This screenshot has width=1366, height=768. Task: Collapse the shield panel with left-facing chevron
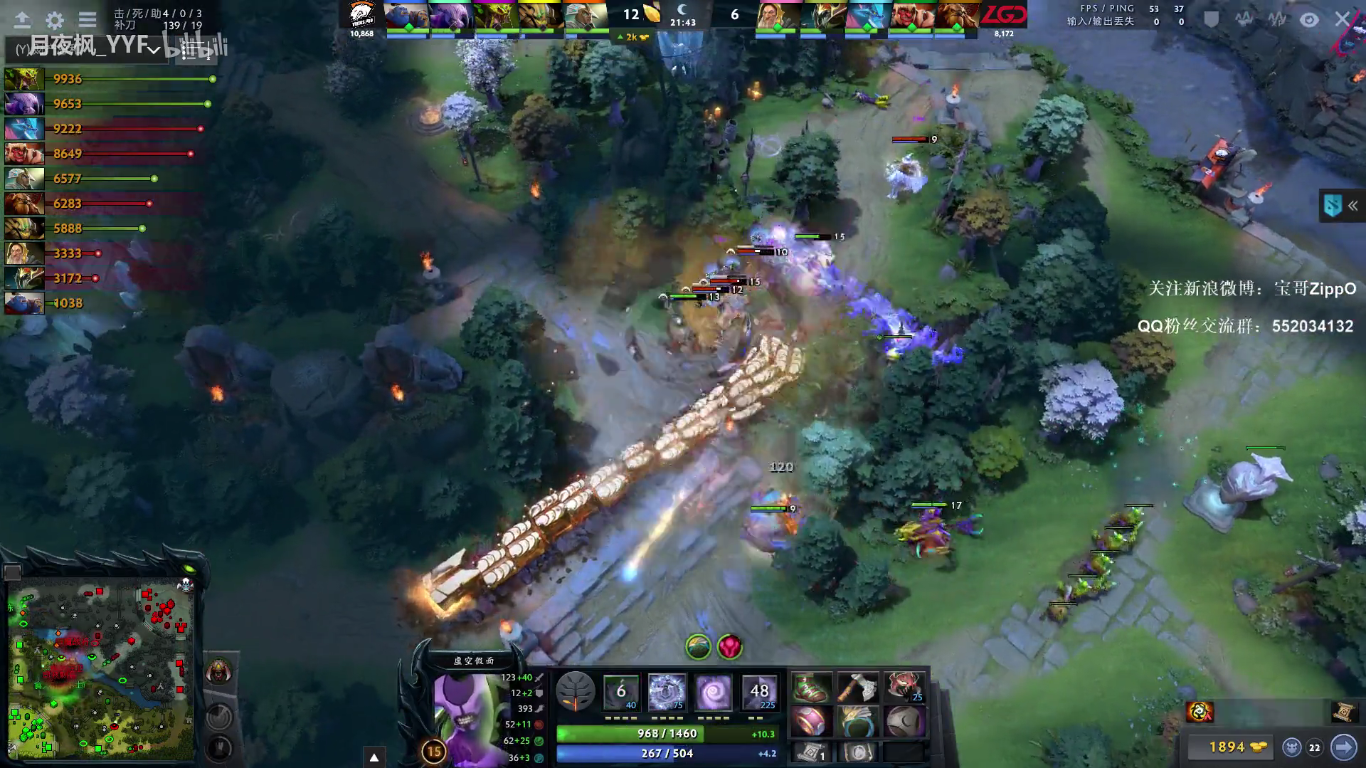pos(1352,205)
